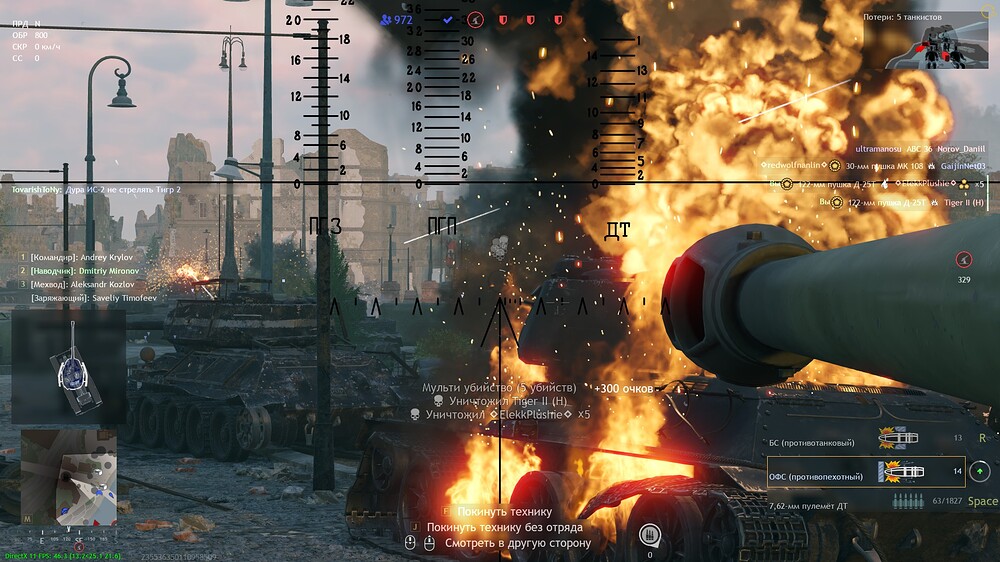Switch to driver Aleksandr Kozlov
The height and width of the screenshot is (562, 1000).
click(70, 284)
